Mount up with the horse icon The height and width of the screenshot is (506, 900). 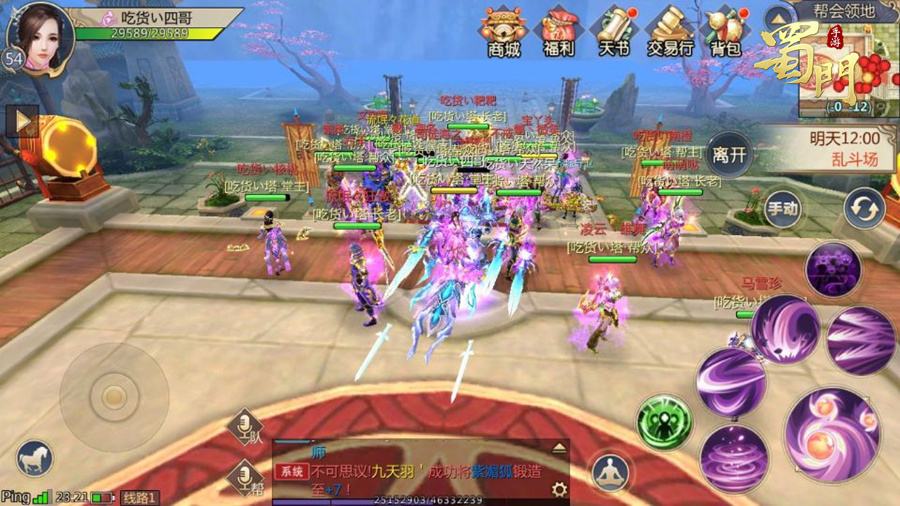pos(35,458)
